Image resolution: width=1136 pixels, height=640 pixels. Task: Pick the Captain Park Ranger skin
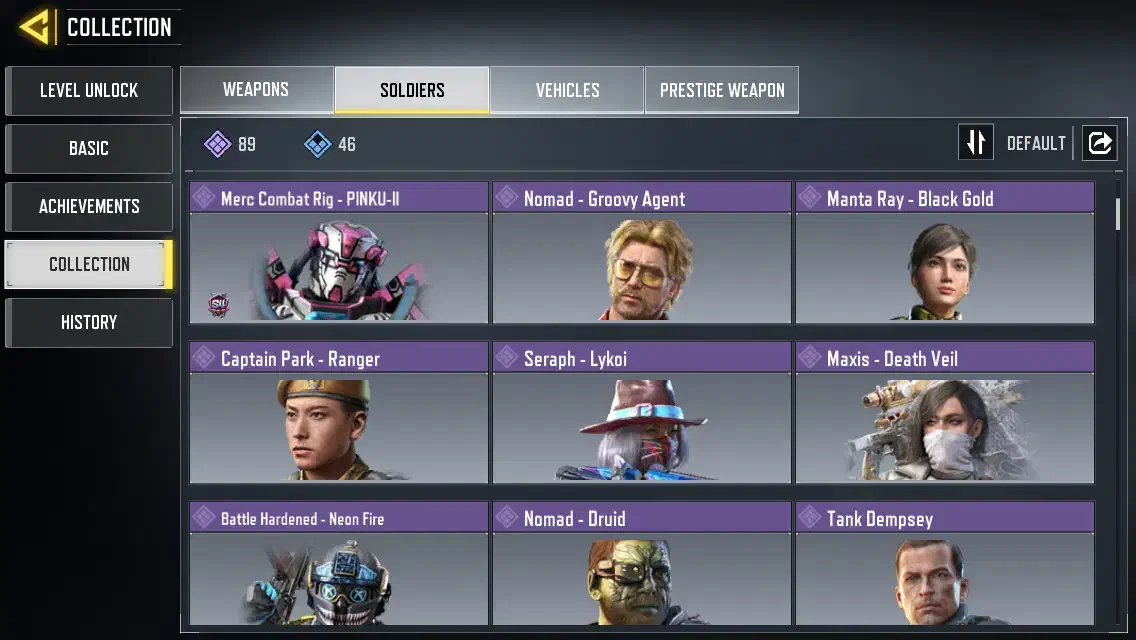[339, 413]
